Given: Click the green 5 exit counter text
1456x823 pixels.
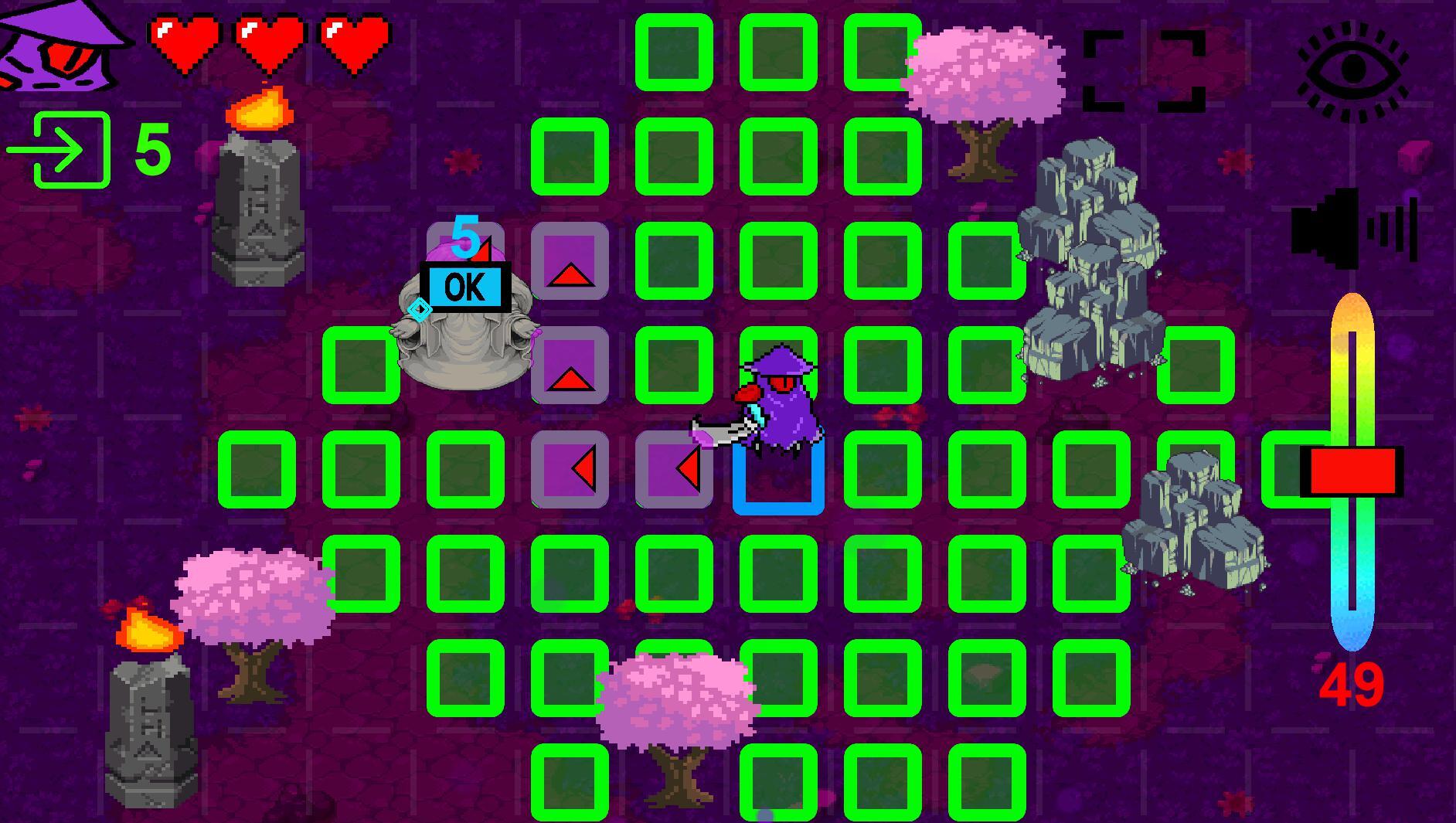Looking at the screenshot, I should tap(151, 148).
